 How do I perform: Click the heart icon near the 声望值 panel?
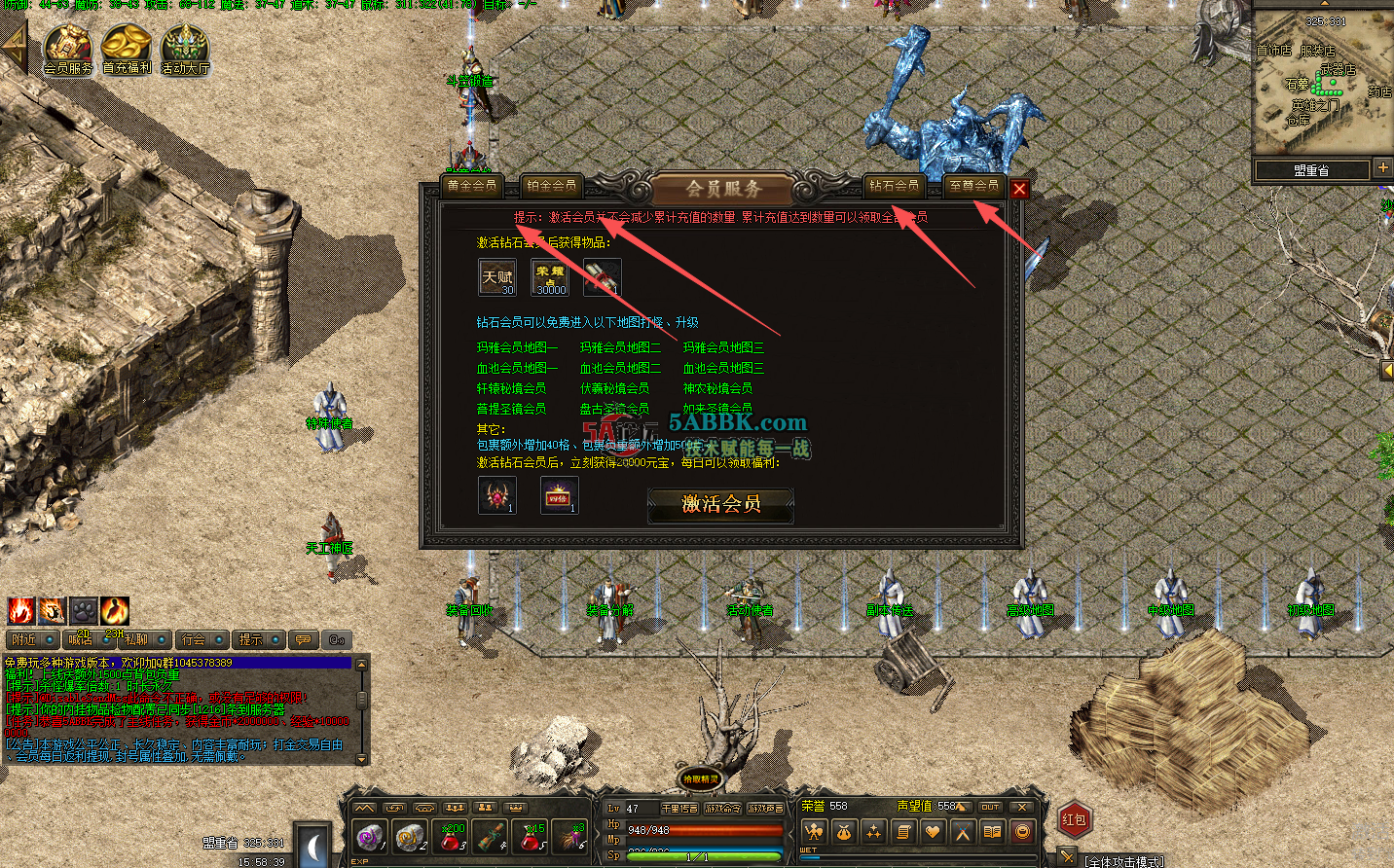(933, 832)
